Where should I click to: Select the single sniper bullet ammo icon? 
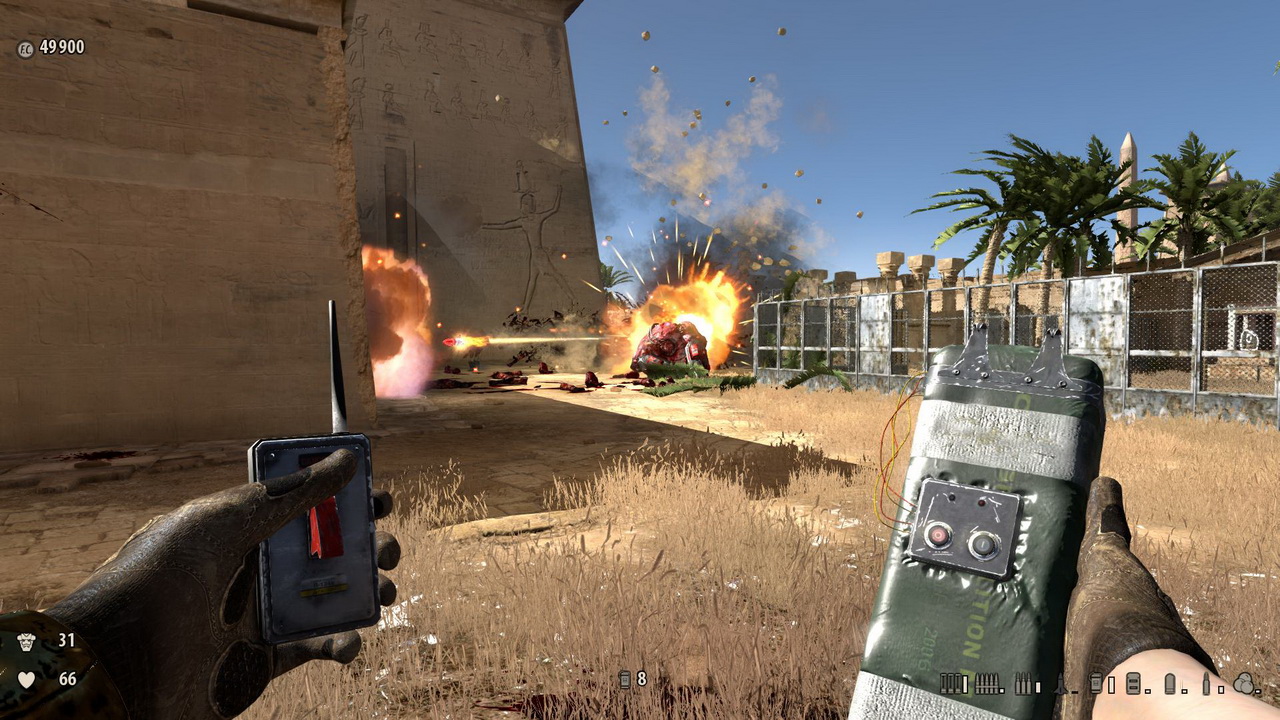tap(1206, 683)
